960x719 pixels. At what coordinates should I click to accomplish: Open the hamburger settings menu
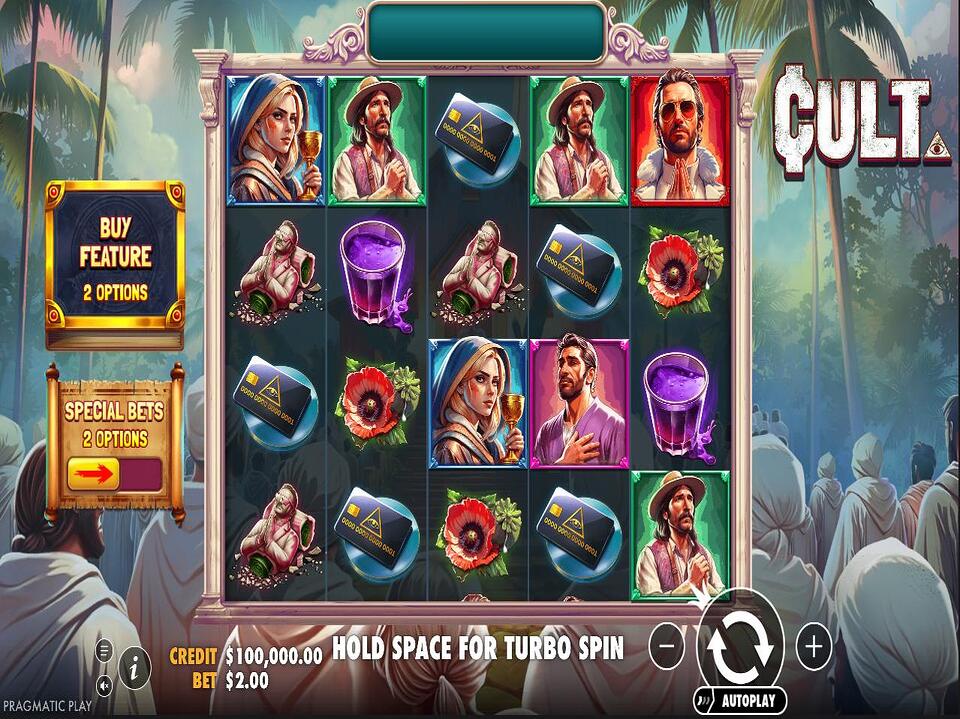click(104, 650)
